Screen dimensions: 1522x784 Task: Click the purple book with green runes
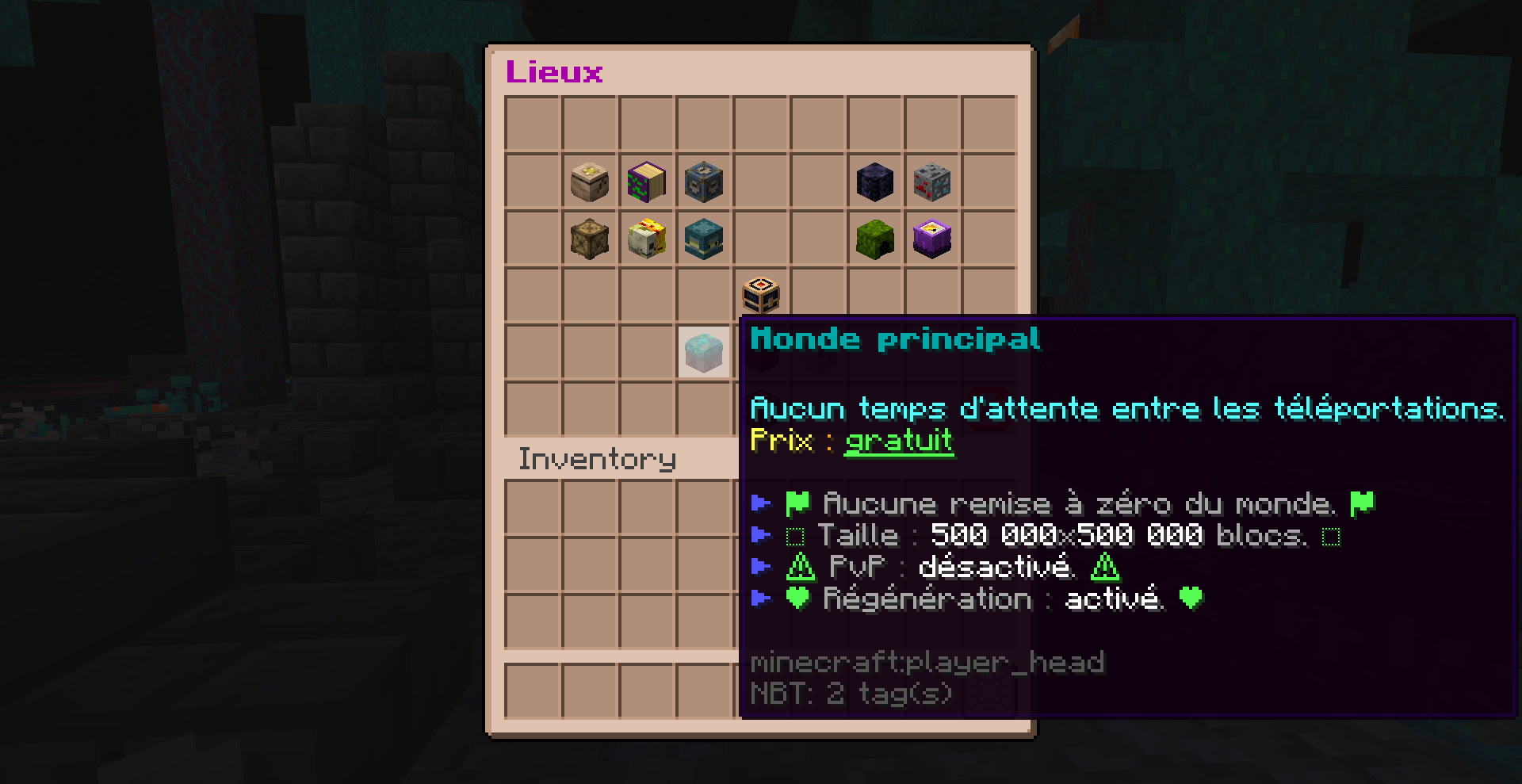[x=646, y=182]
